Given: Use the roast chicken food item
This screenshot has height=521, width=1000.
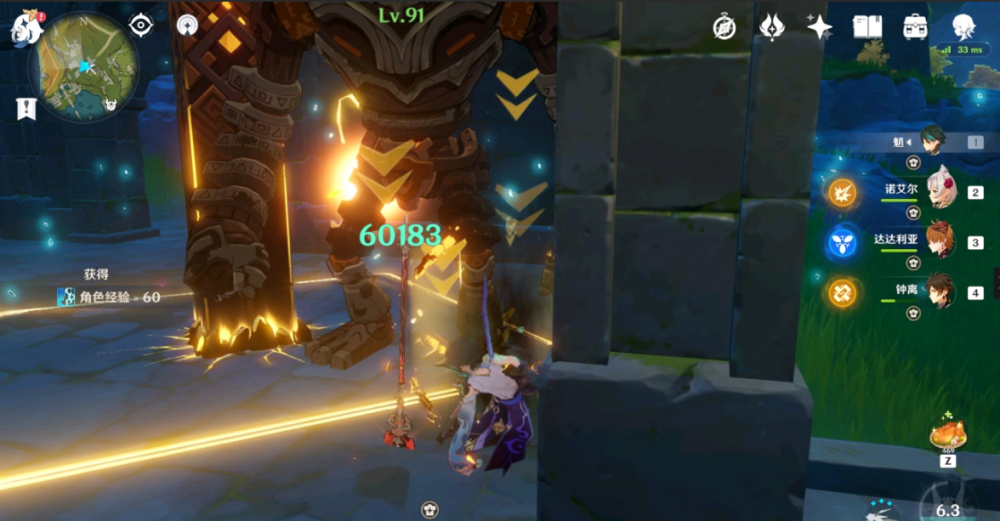Looking at the screenshot, I should [x=947, y=434].
